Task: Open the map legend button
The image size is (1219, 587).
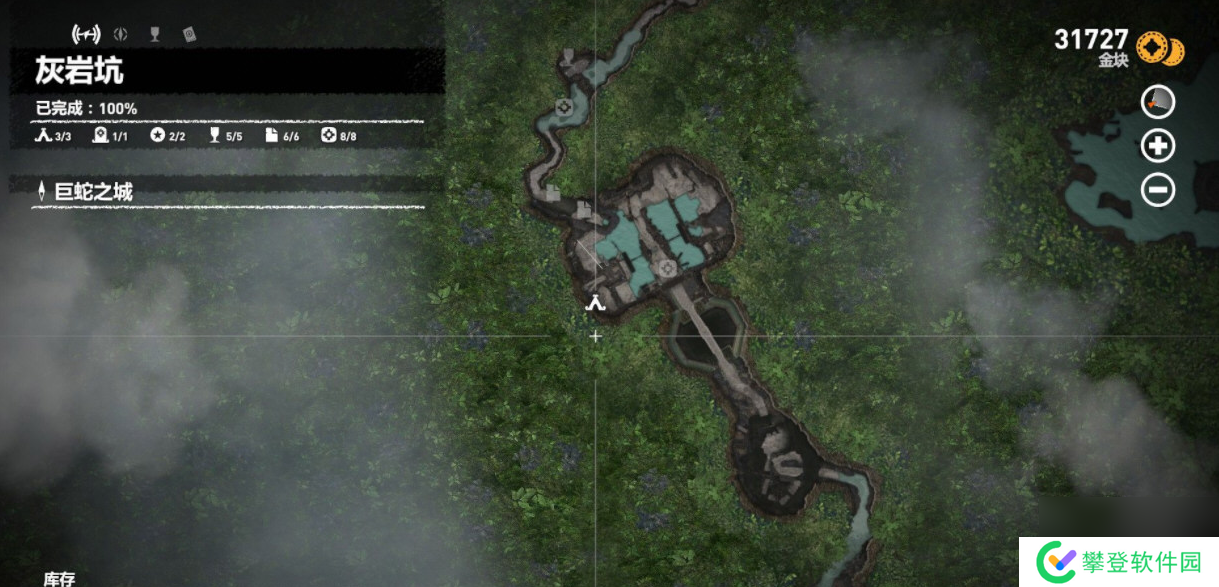Action: pos(1158,102)
